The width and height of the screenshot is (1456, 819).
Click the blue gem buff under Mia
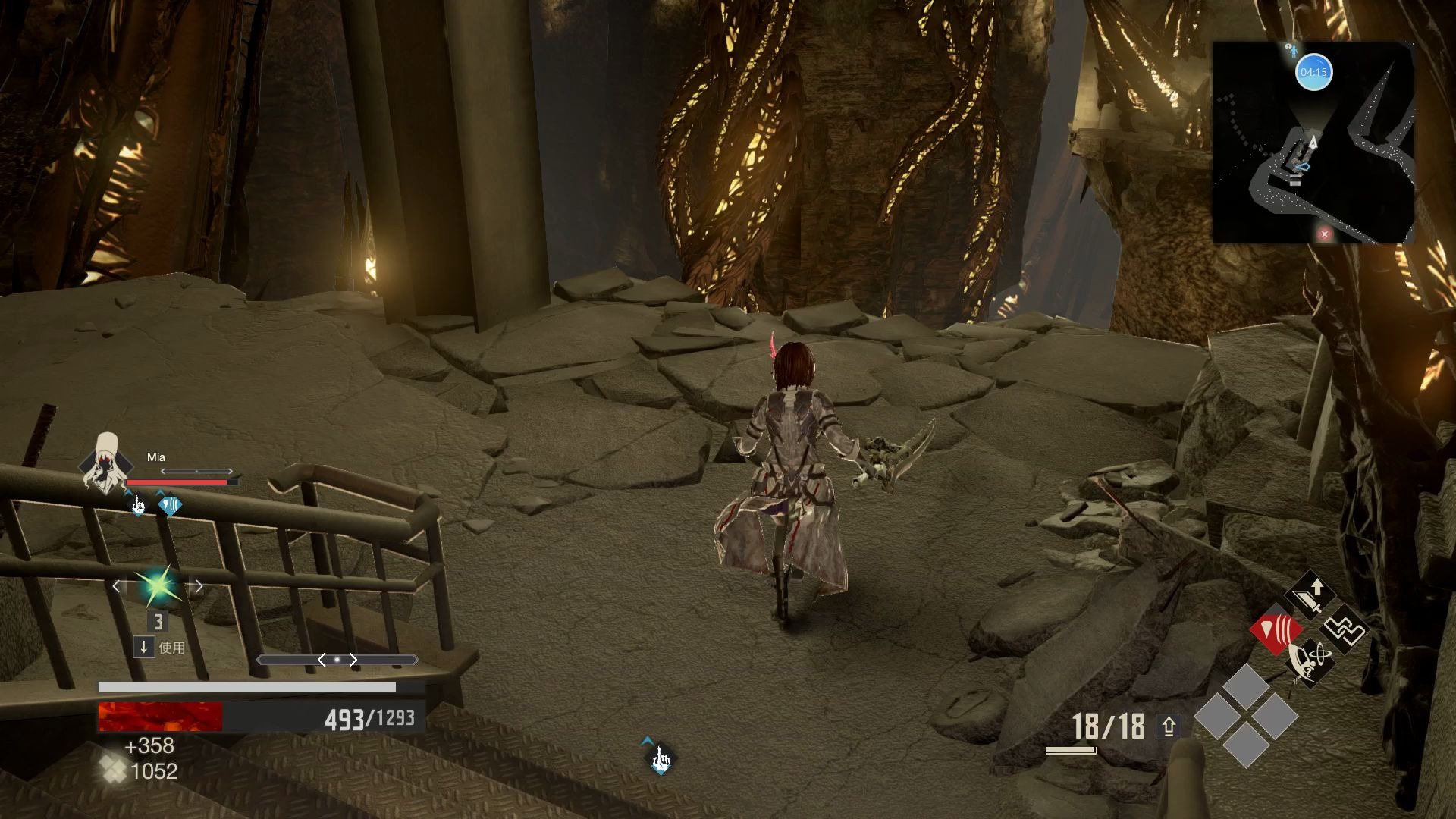(169, 506)
